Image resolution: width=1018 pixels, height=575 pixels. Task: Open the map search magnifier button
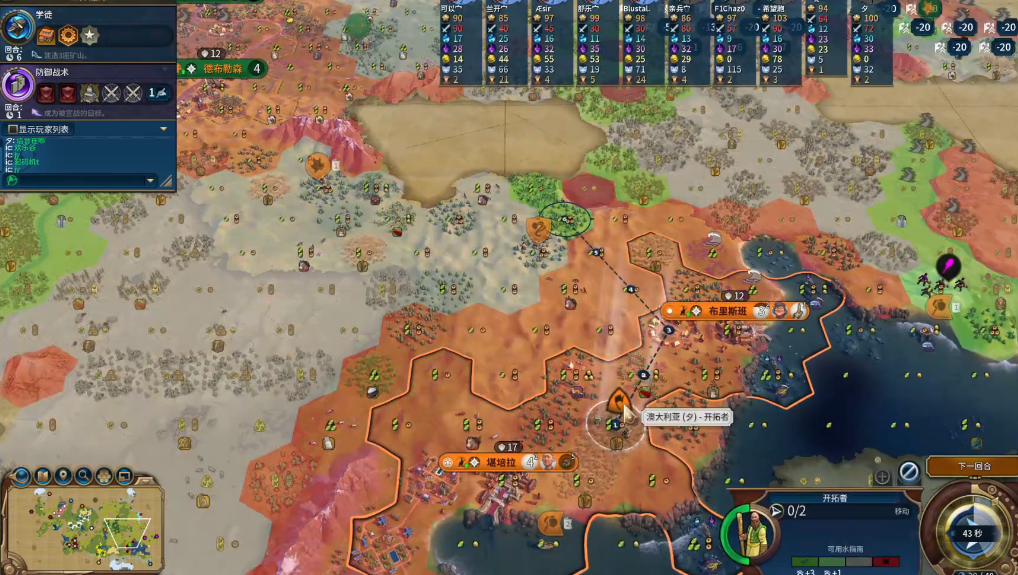coord(85,476)
